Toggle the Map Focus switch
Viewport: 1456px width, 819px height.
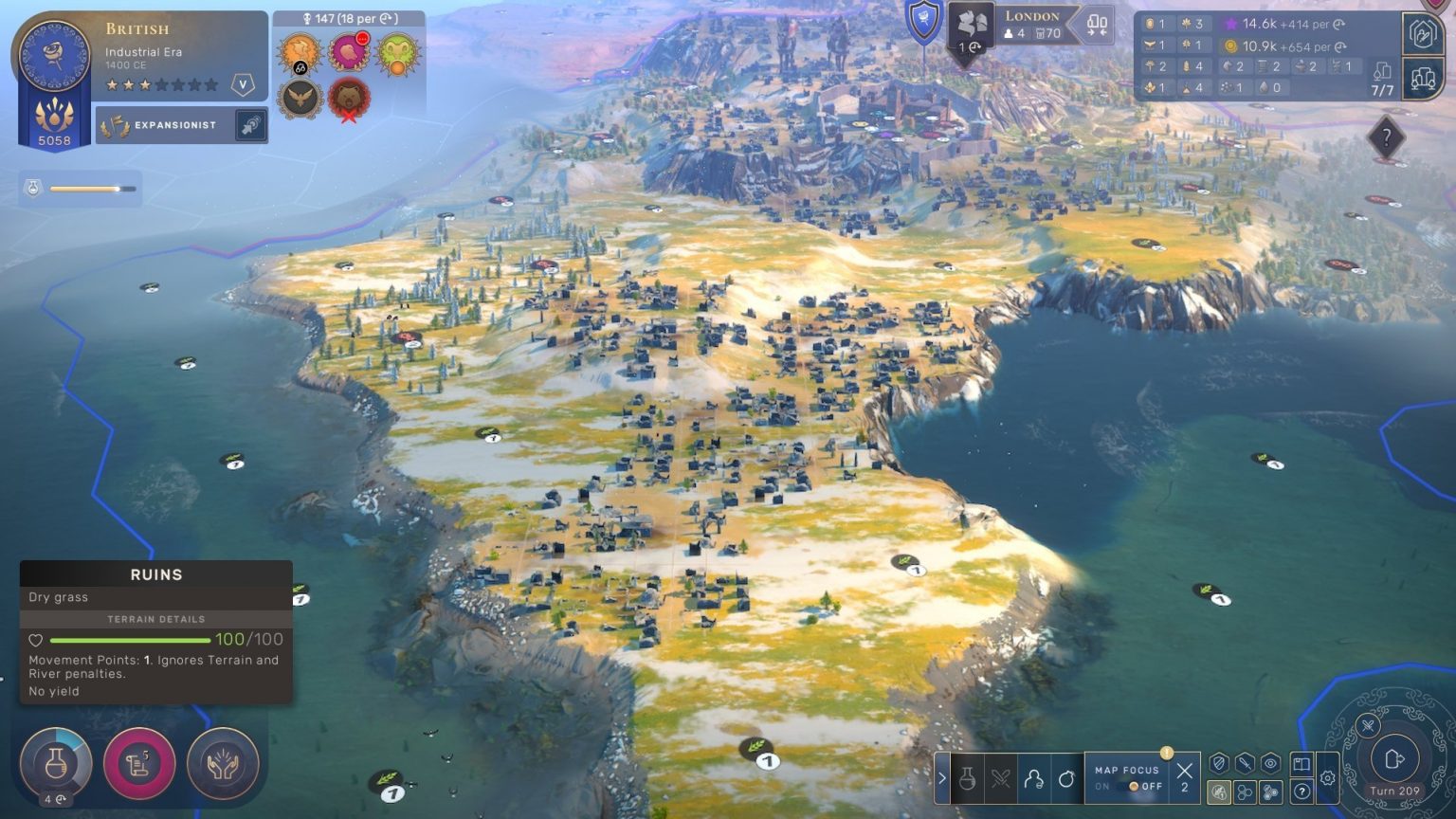(x=1134, y=787)
